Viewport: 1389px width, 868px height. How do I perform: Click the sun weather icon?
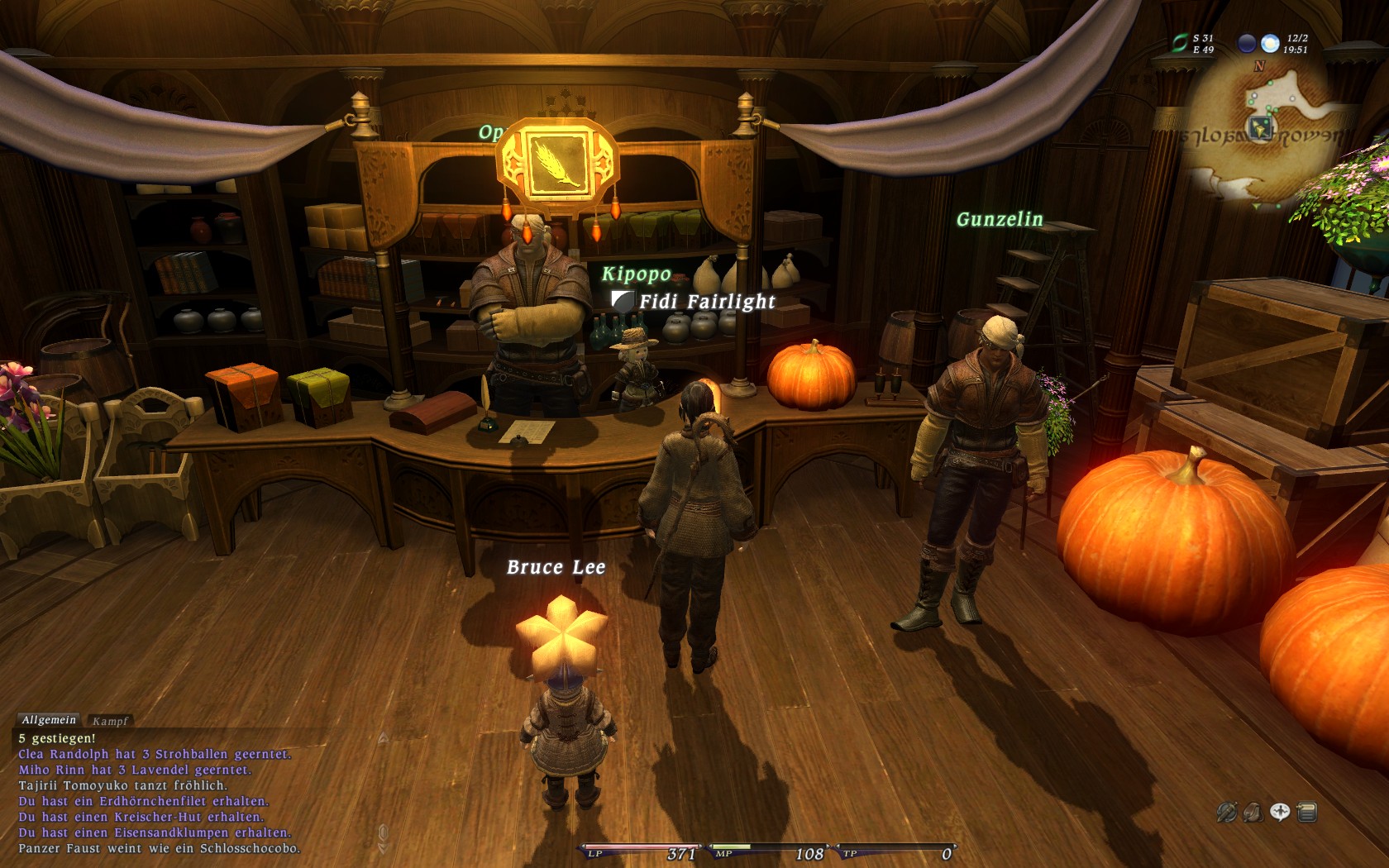click(1271, 43)
